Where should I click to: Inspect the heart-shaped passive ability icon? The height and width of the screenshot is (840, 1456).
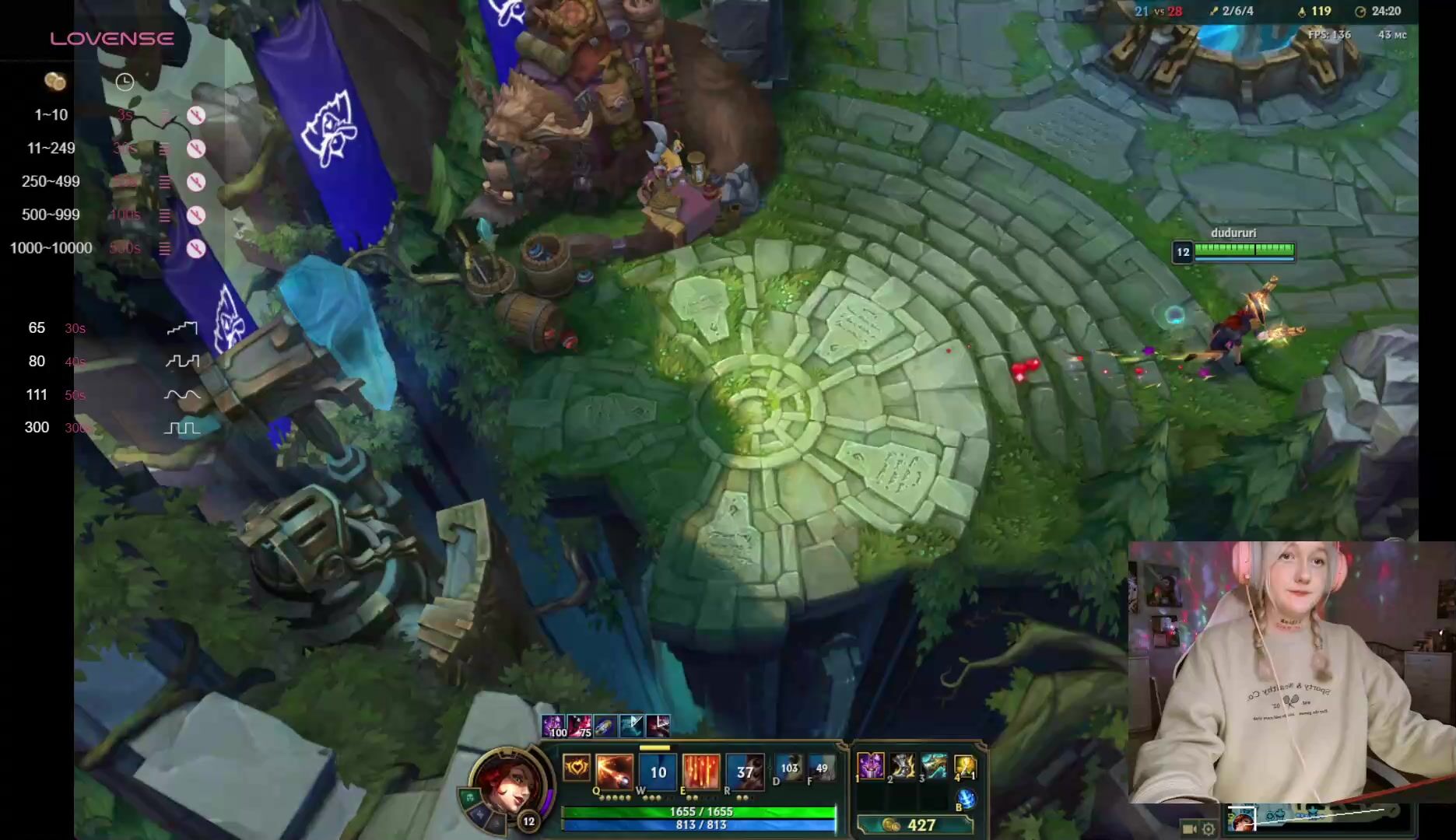[x=577, y=768]
